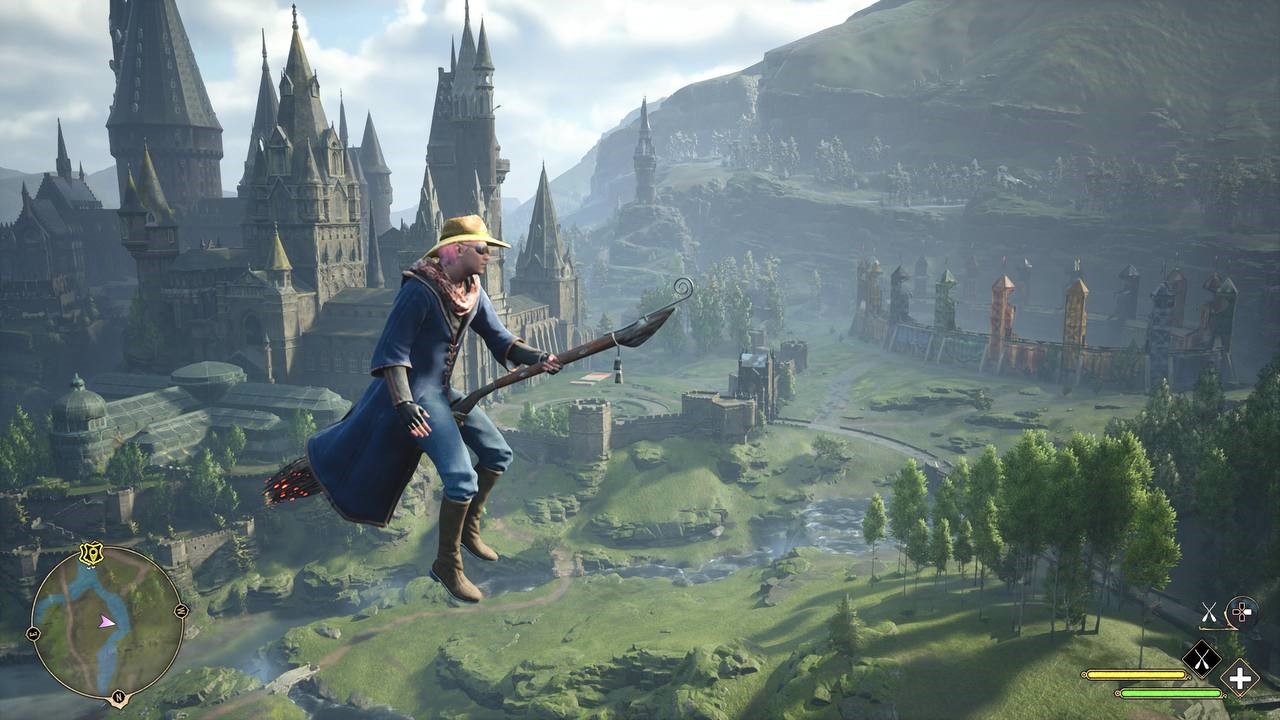The height and width of the screenshot is (720, 1280).
Task: Open the circular minimap
Action: point(108,623)
